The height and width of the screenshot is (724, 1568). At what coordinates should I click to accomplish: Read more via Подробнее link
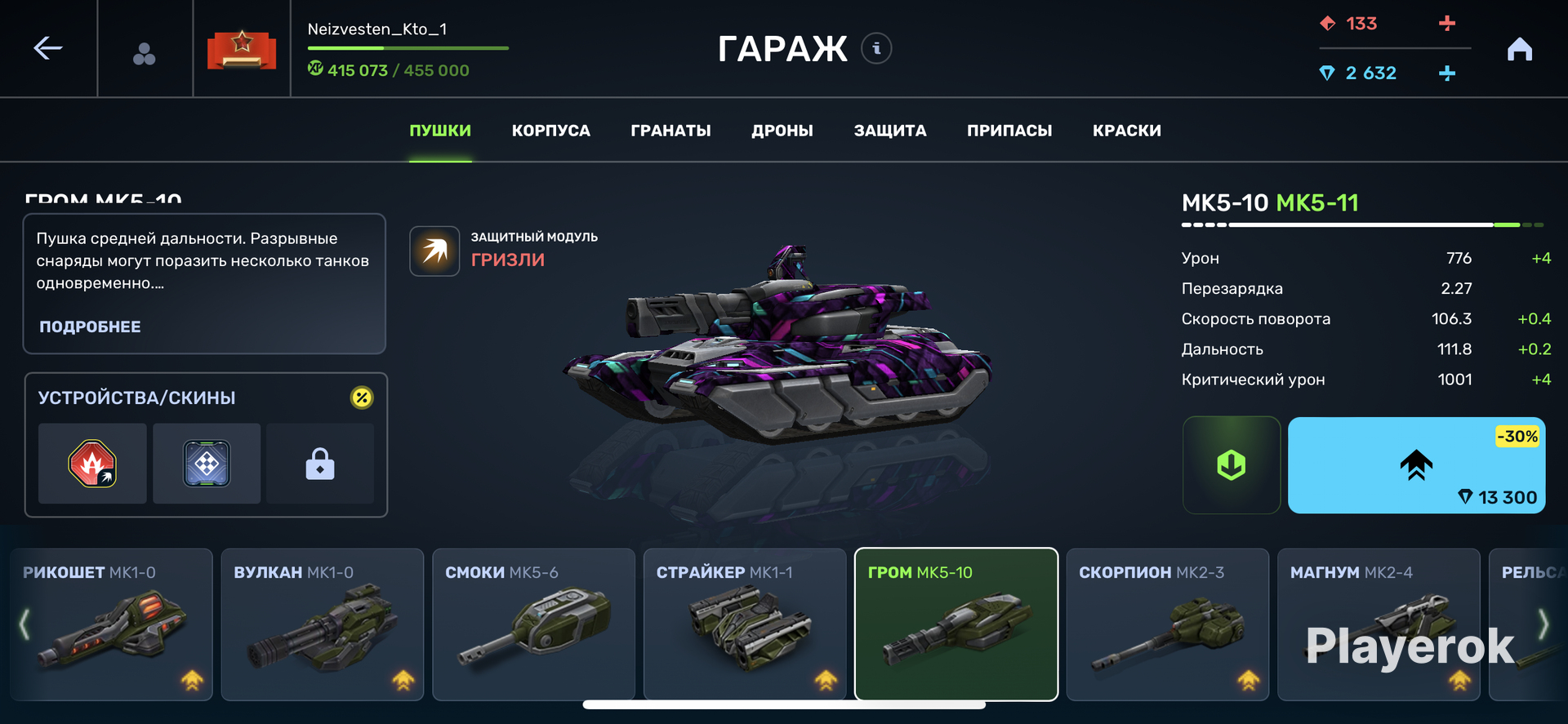pyautogui.click(x=90, y=326)
